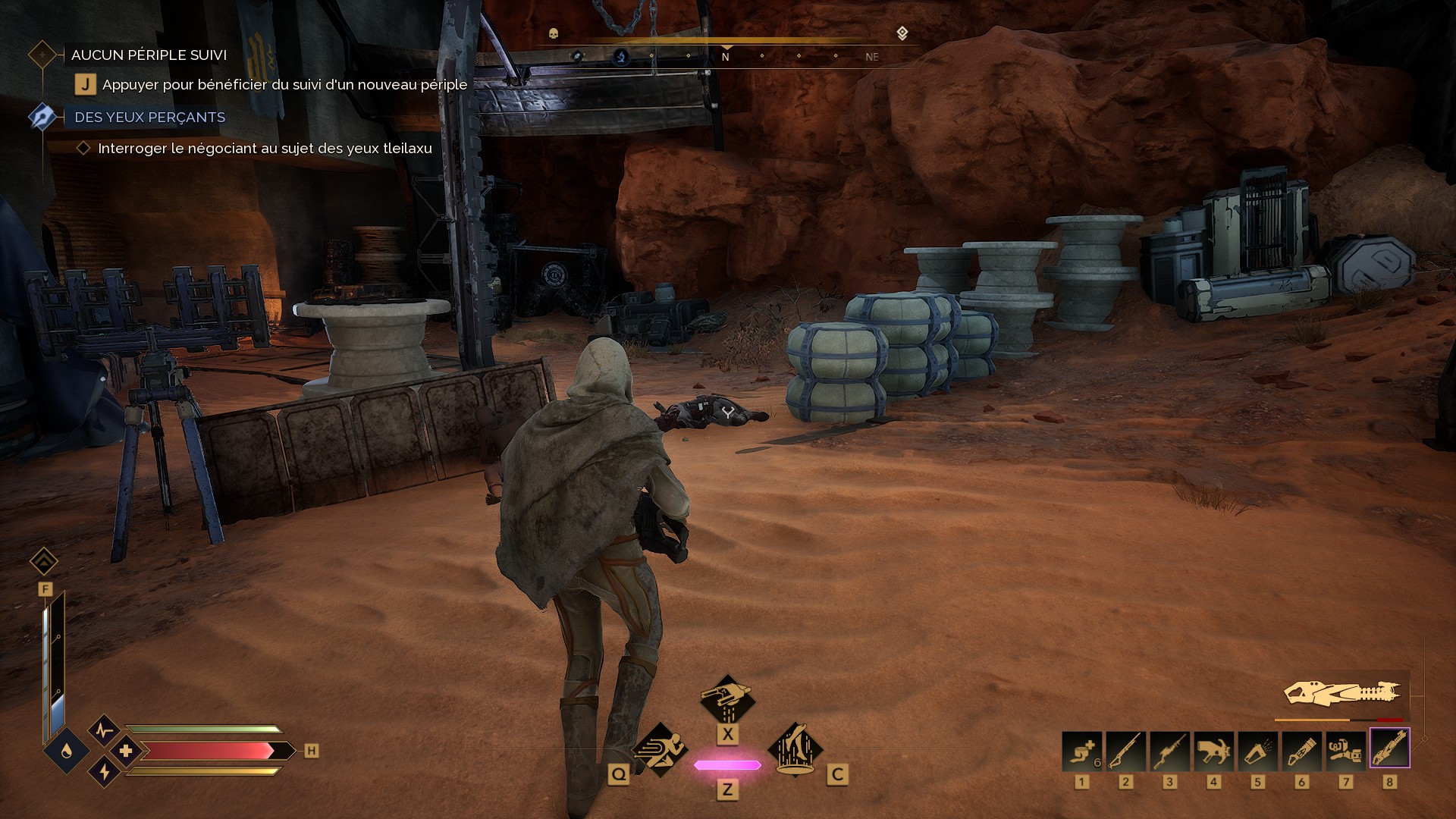Screen dimensions: 1456x819
Task: Activate the legs-in-circle ability icon
Action: point(795,749)
